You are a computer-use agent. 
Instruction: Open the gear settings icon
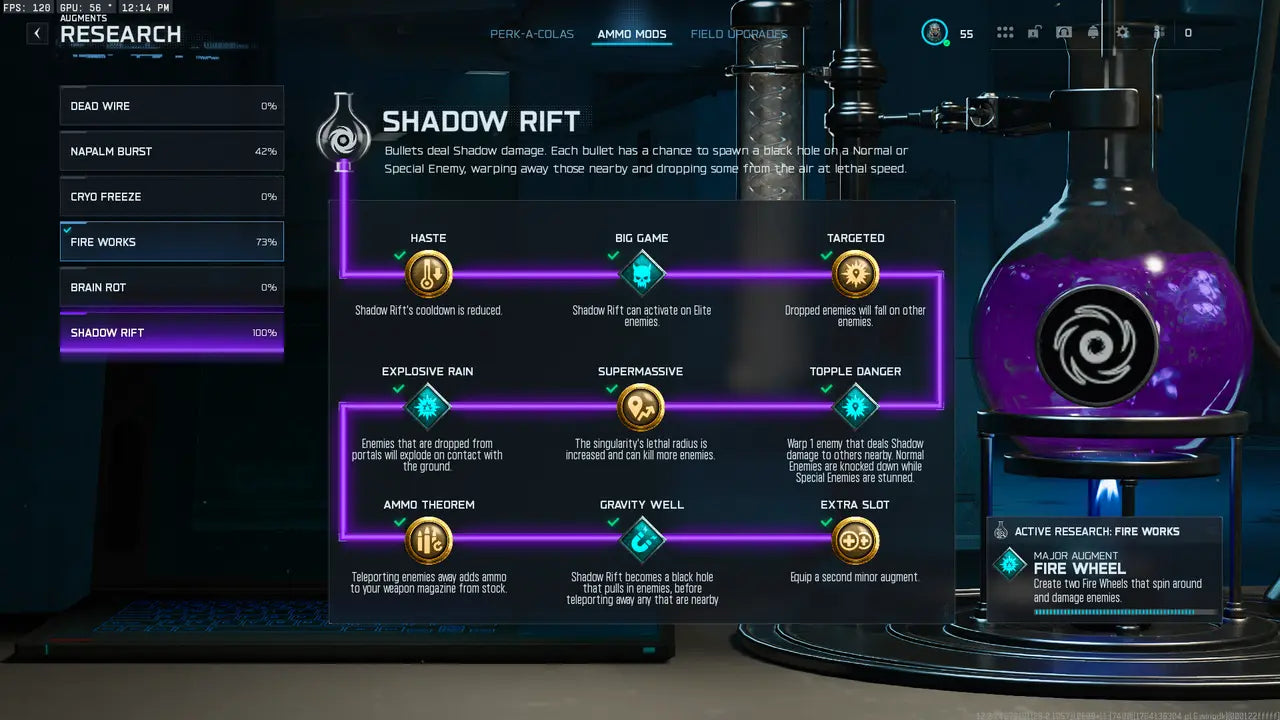[x=1122, y=33]
